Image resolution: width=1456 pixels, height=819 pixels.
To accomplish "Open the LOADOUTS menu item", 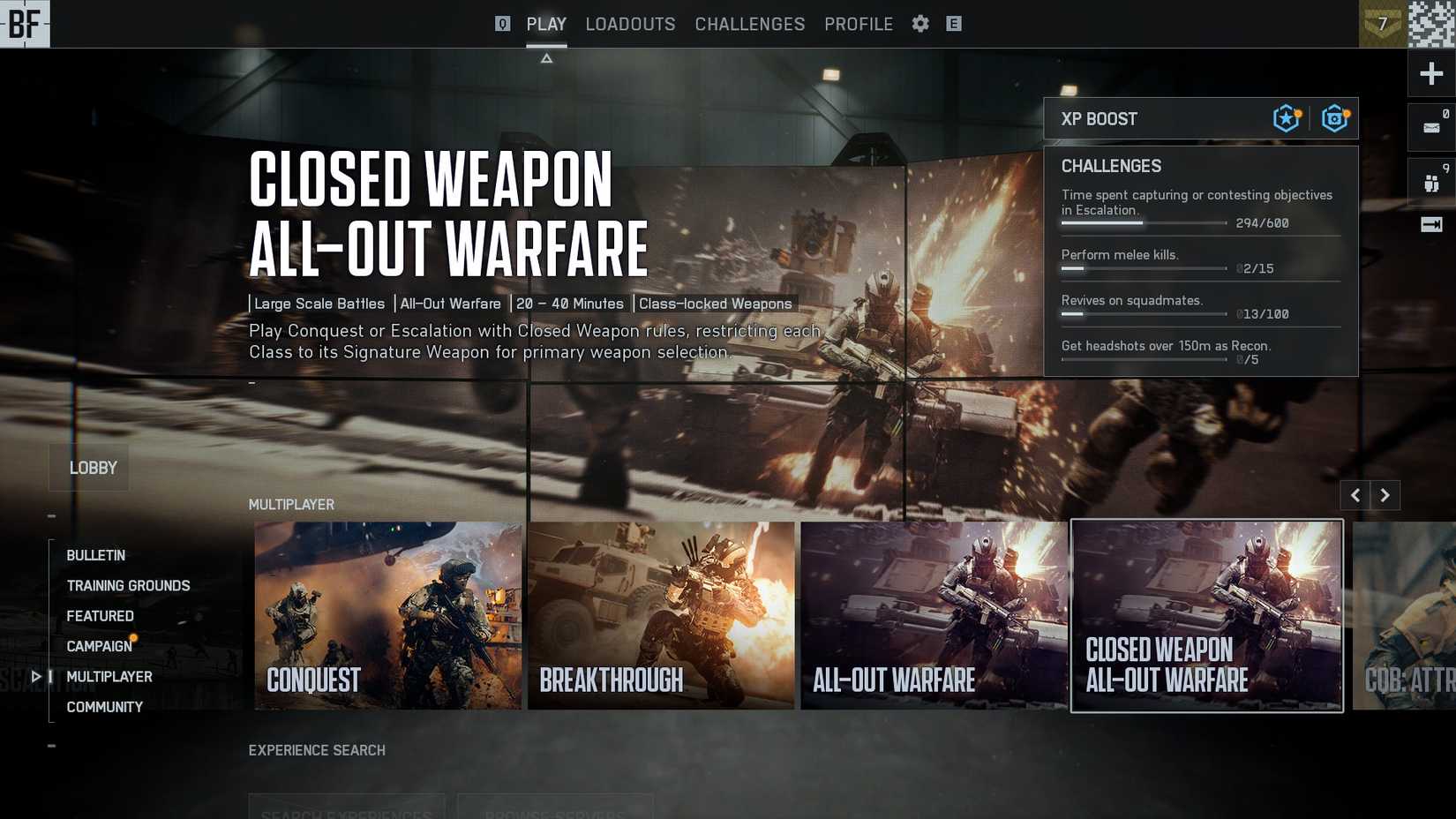I will coord(630,24).
